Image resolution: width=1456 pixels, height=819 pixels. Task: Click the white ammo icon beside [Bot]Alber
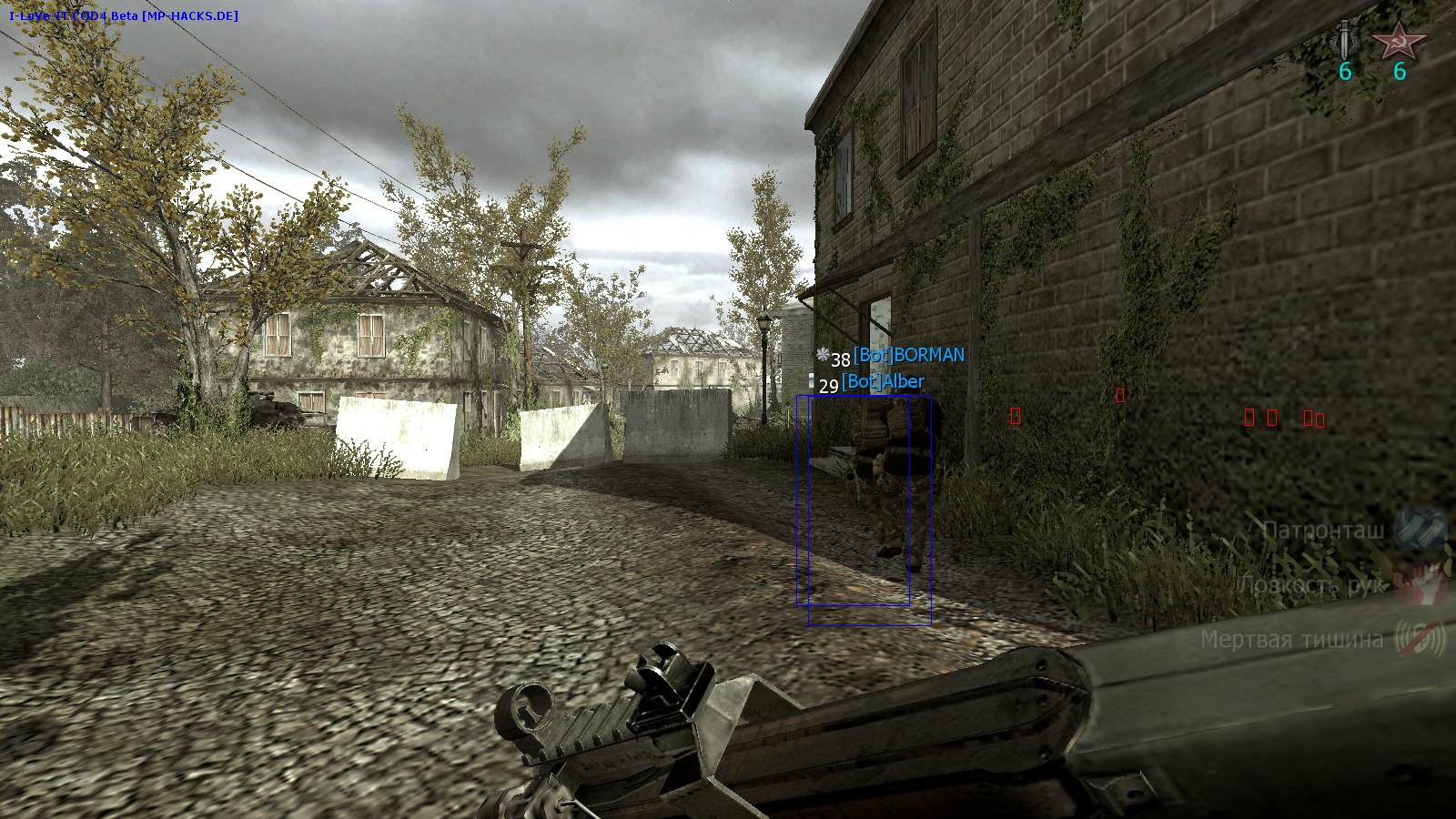pyautogui.click(x=813, y=380)
